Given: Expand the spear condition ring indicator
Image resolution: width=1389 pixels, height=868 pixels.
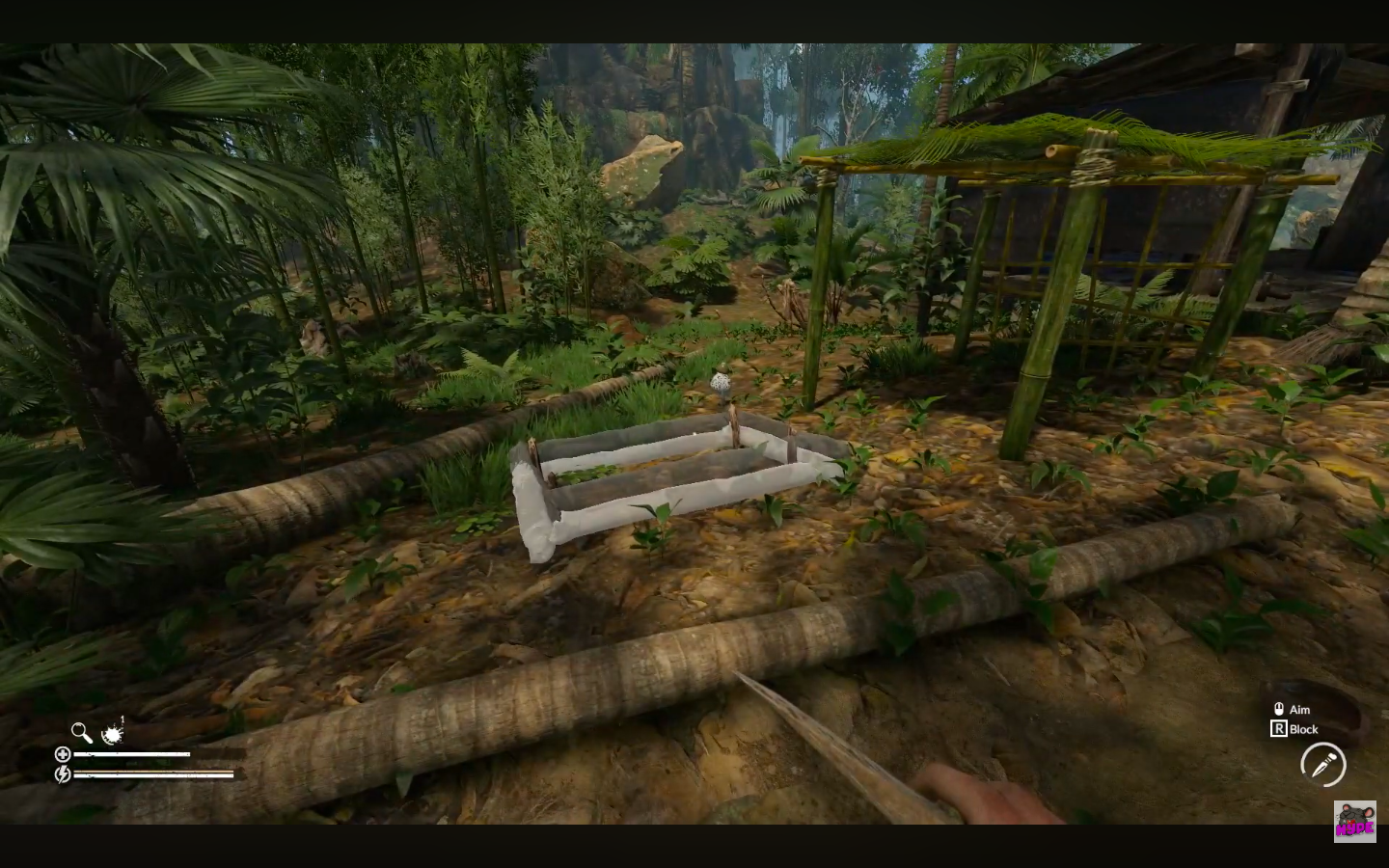Looking at the screenshot, I should tap(1323, 764).
